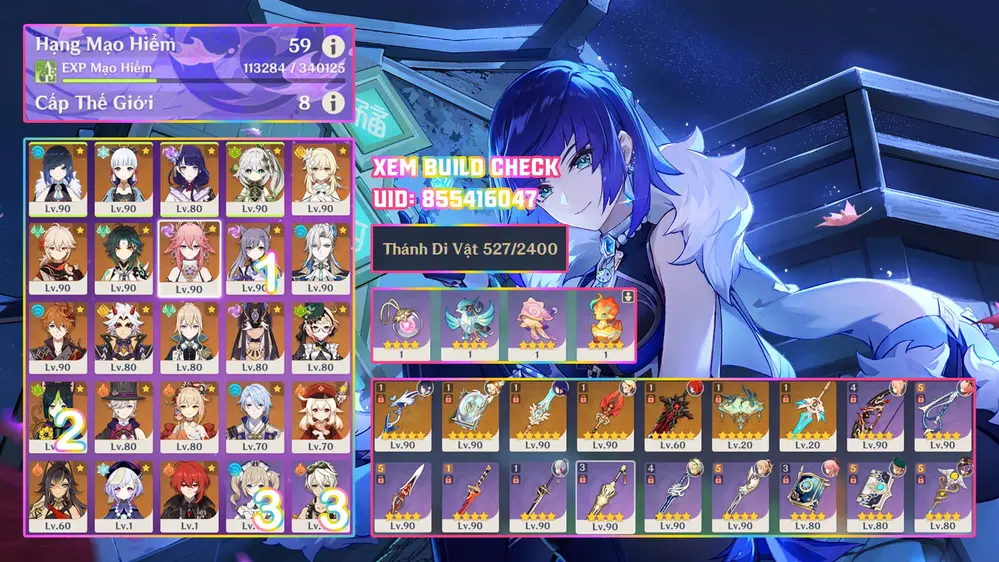Select the Raiden Shogun character tile
999x562 pixels.
click(x=189, y=177)
